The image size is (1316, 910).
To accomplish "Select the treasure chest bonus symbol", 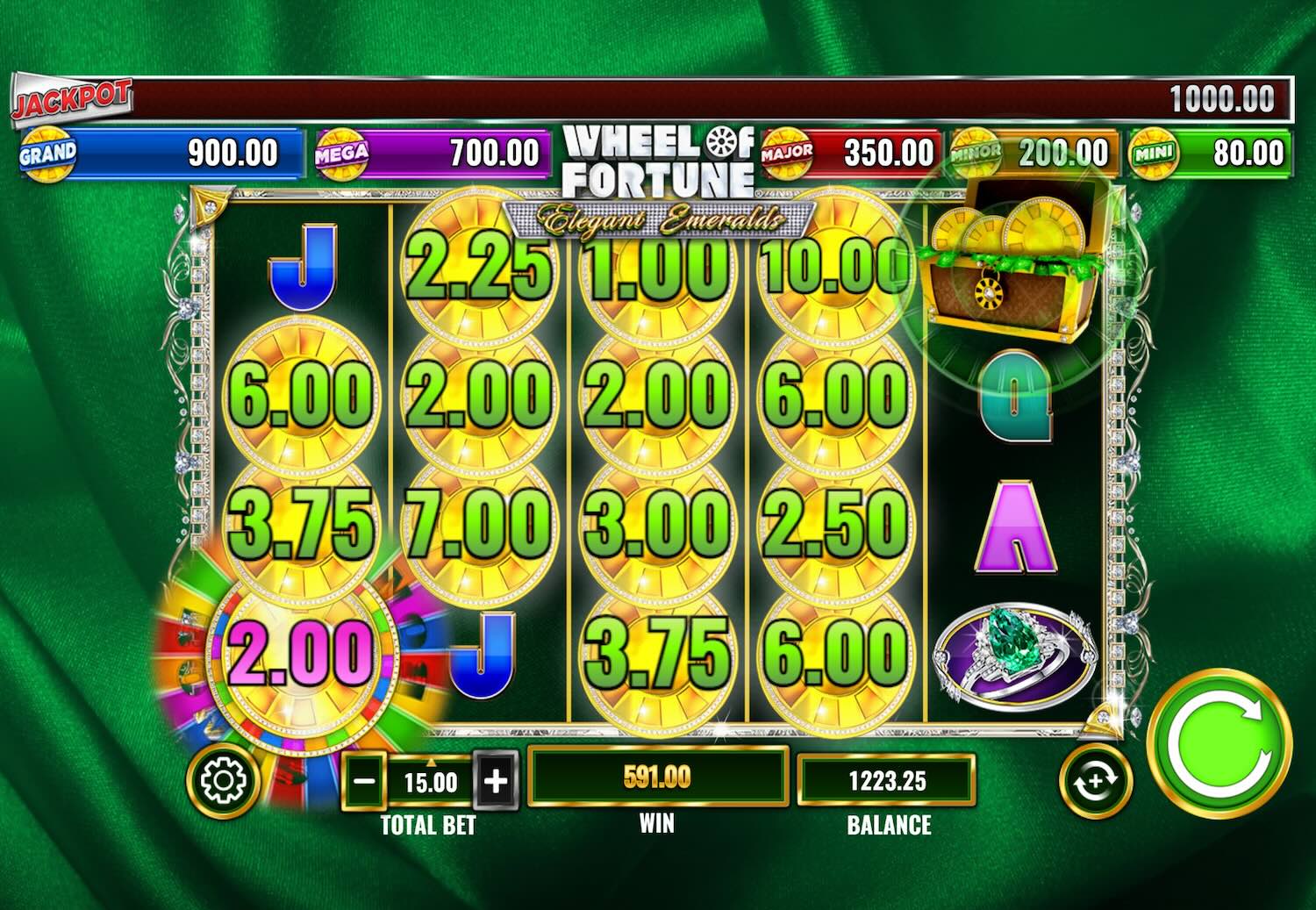I will 1013,263.
